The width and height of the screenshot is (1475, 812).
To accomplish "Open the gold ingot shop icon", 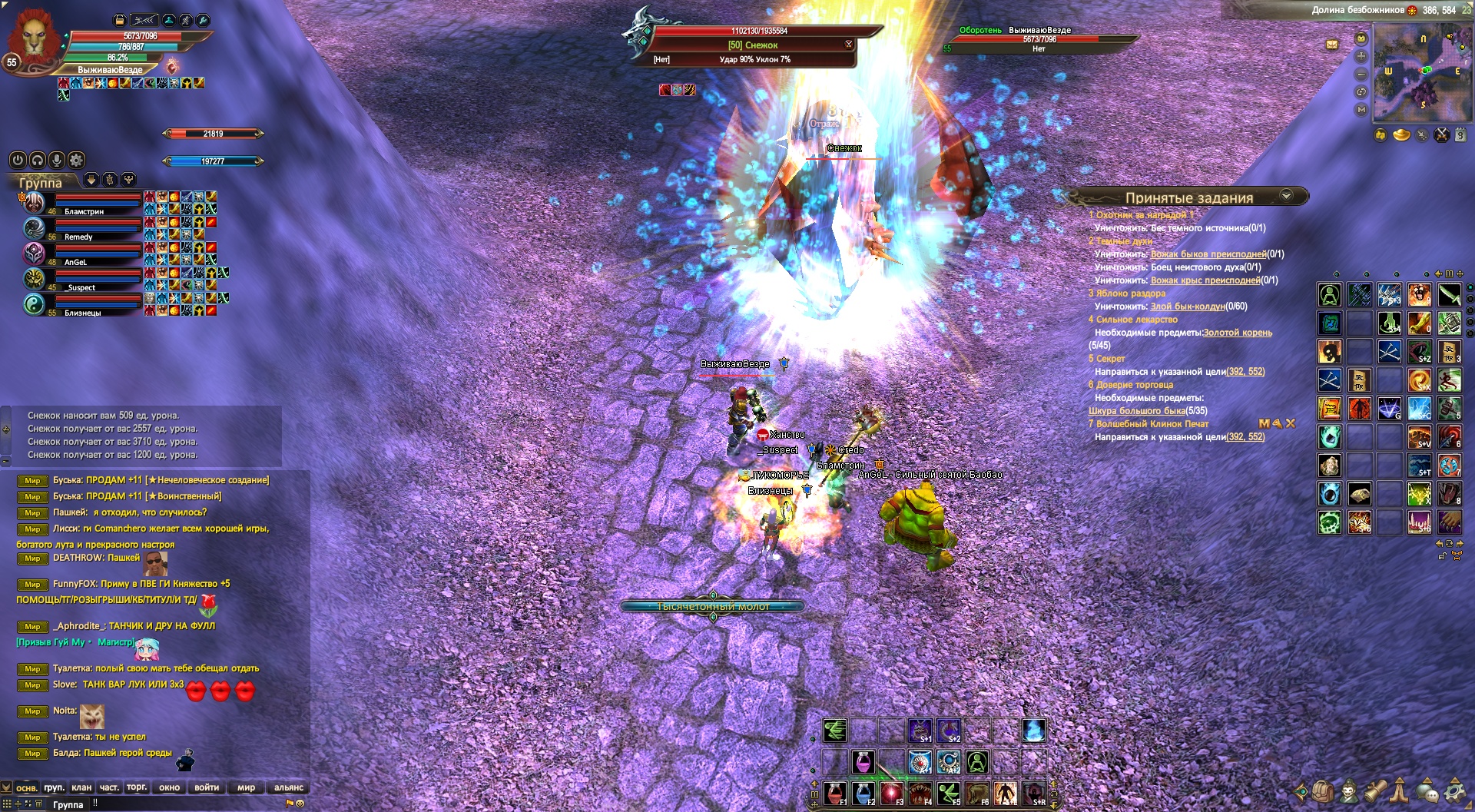I will [1401, 135].
